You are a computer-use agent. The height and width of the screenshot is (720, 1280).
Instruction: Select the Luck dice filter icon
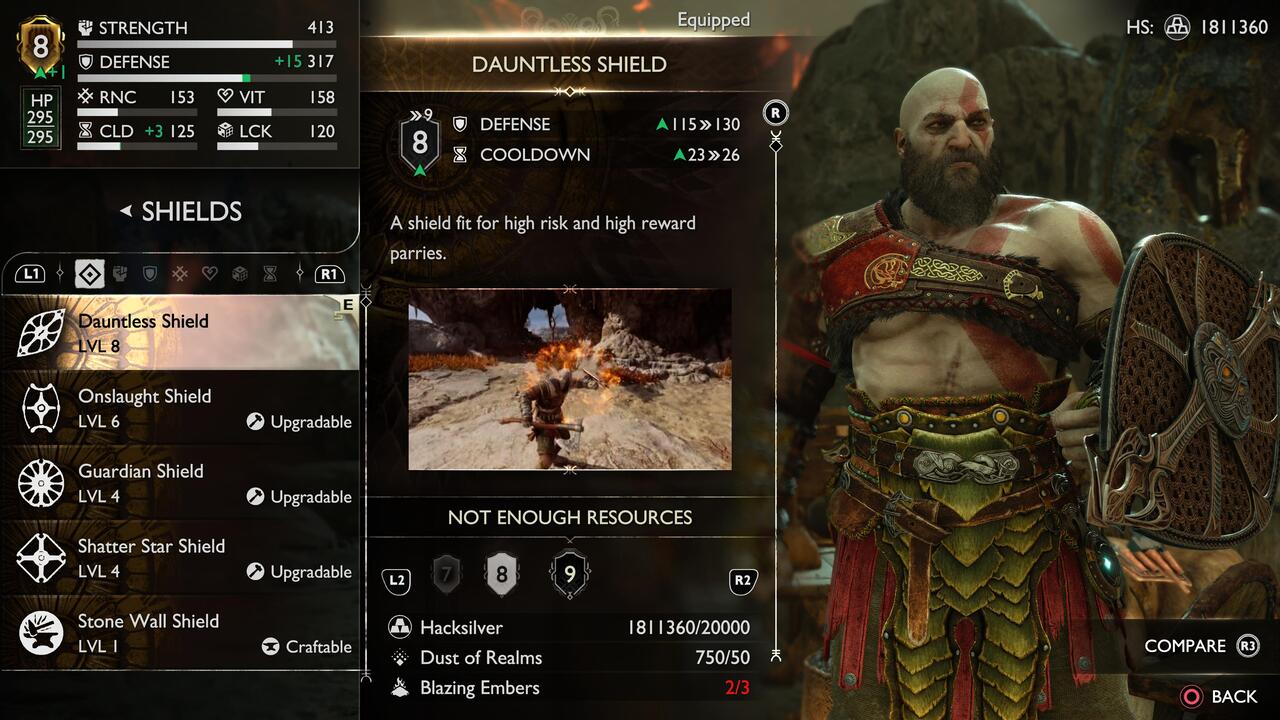coord(240,273)
